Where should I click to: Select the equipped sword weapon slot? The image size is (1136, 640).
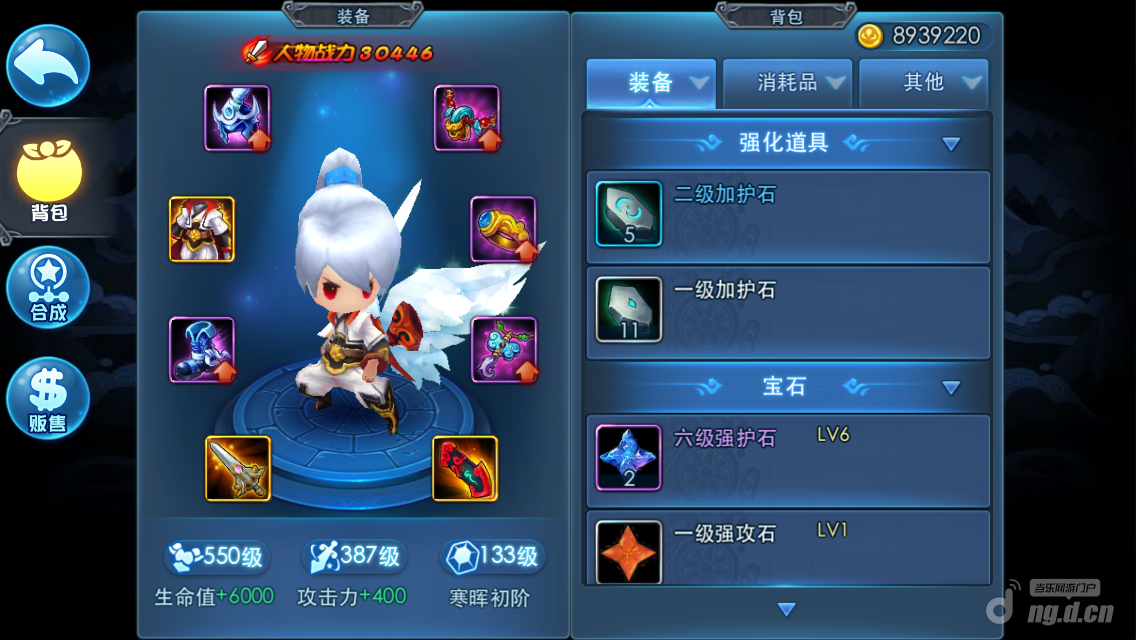[x=238, y=468]
